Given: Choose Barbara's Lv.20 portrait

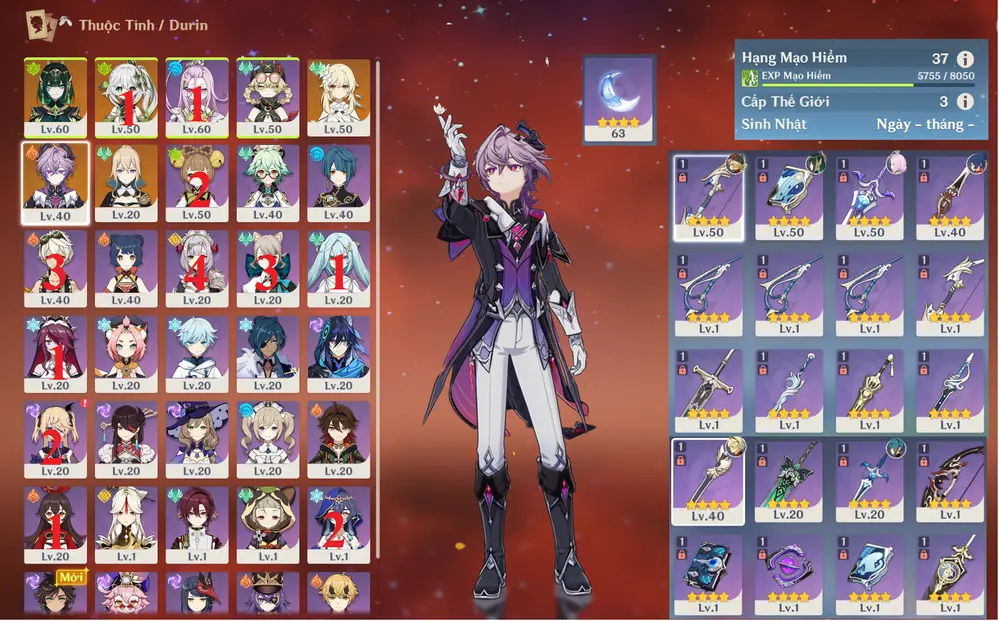Looking at the screenshot, I should point(267,440).
